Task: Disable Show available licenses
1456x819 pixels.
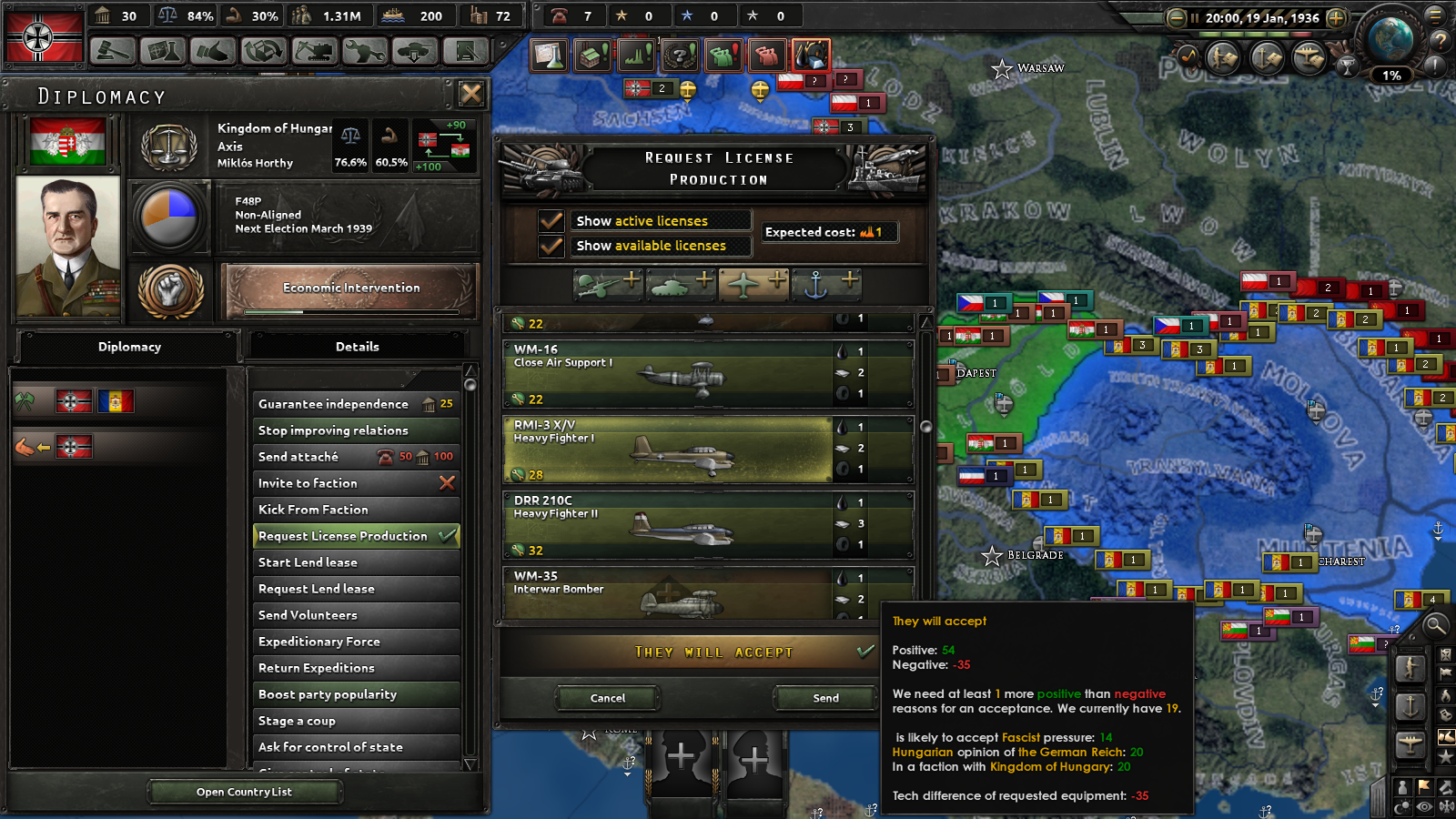Action: 551,246
